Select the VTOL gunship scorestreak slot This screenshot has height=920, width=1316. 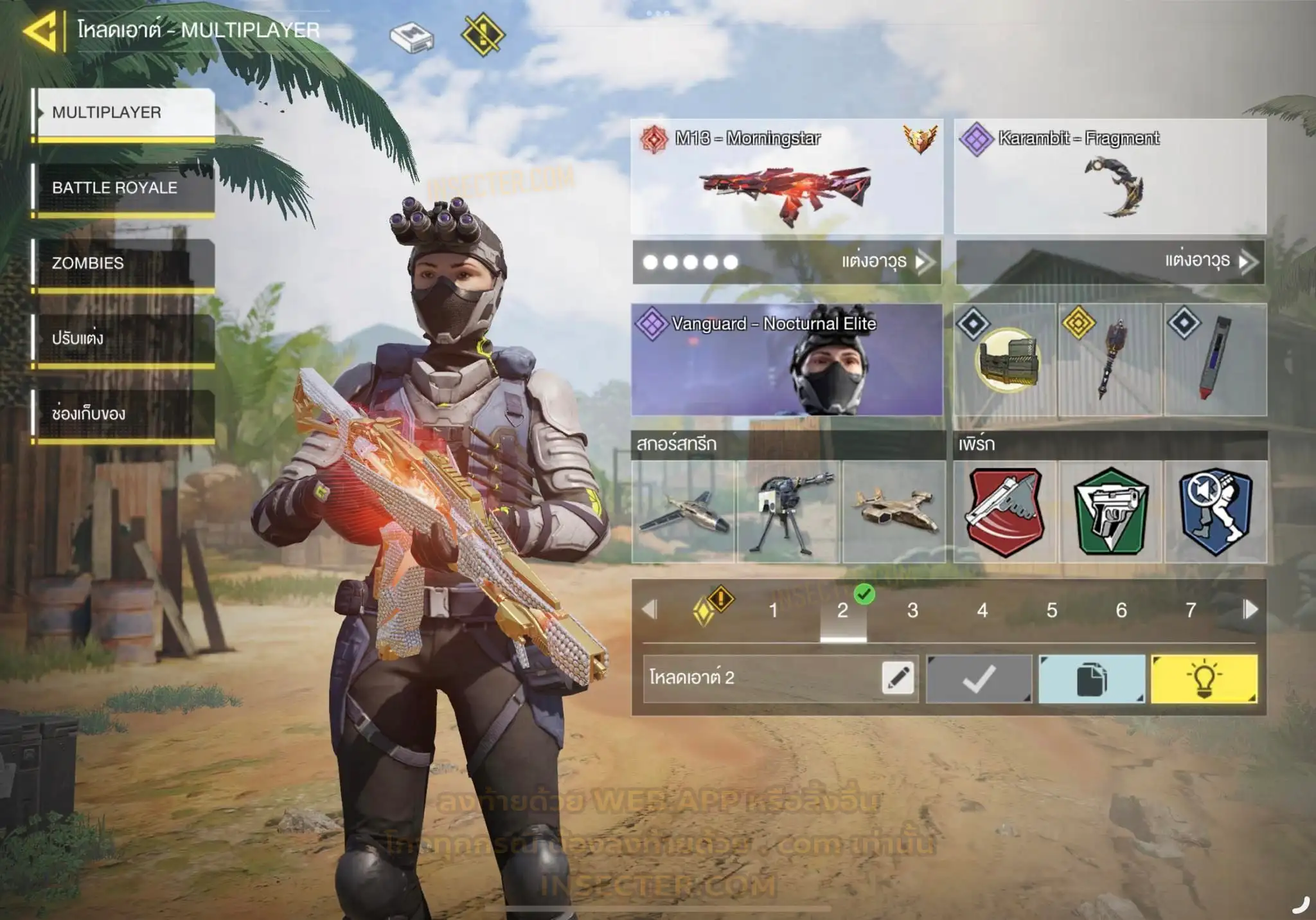point(894,512)
